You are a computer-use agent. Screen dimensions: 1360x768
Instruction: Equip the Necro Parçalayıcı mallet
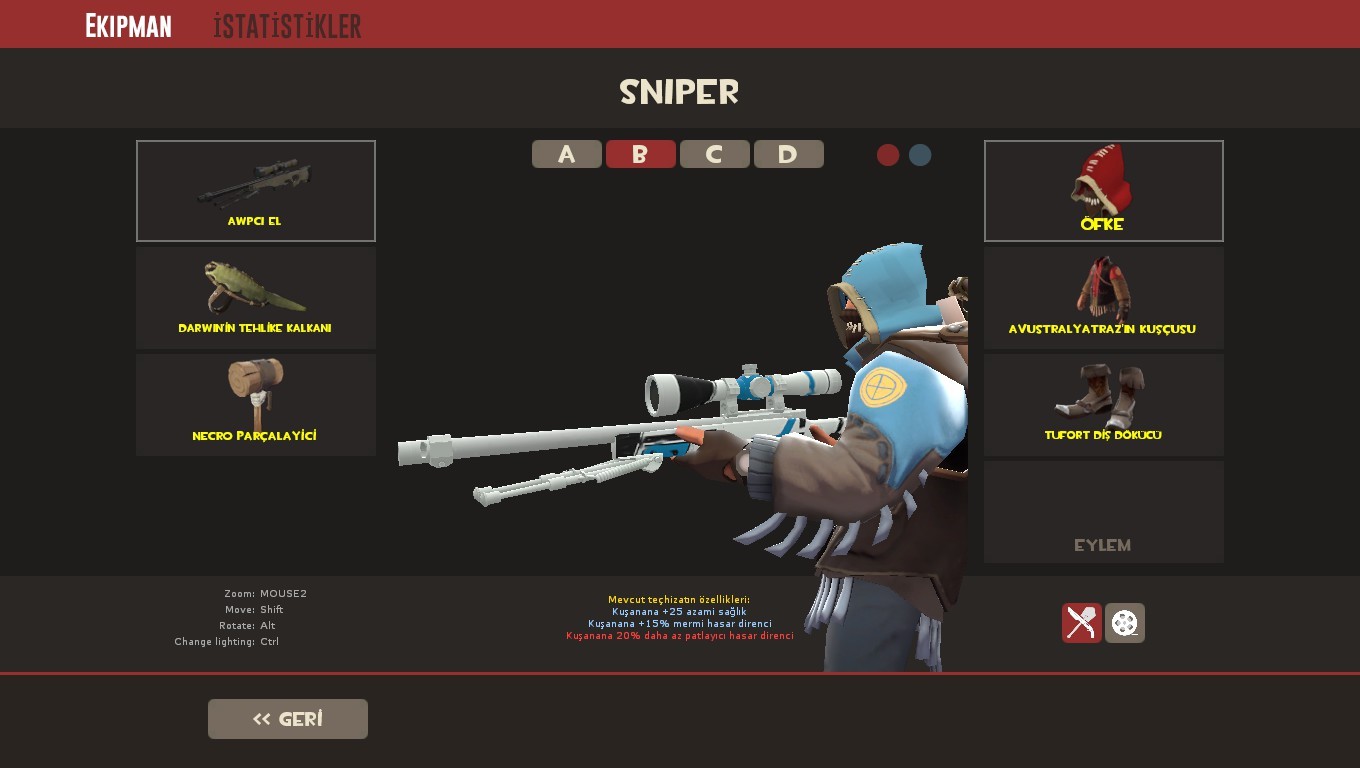(255, 404)
